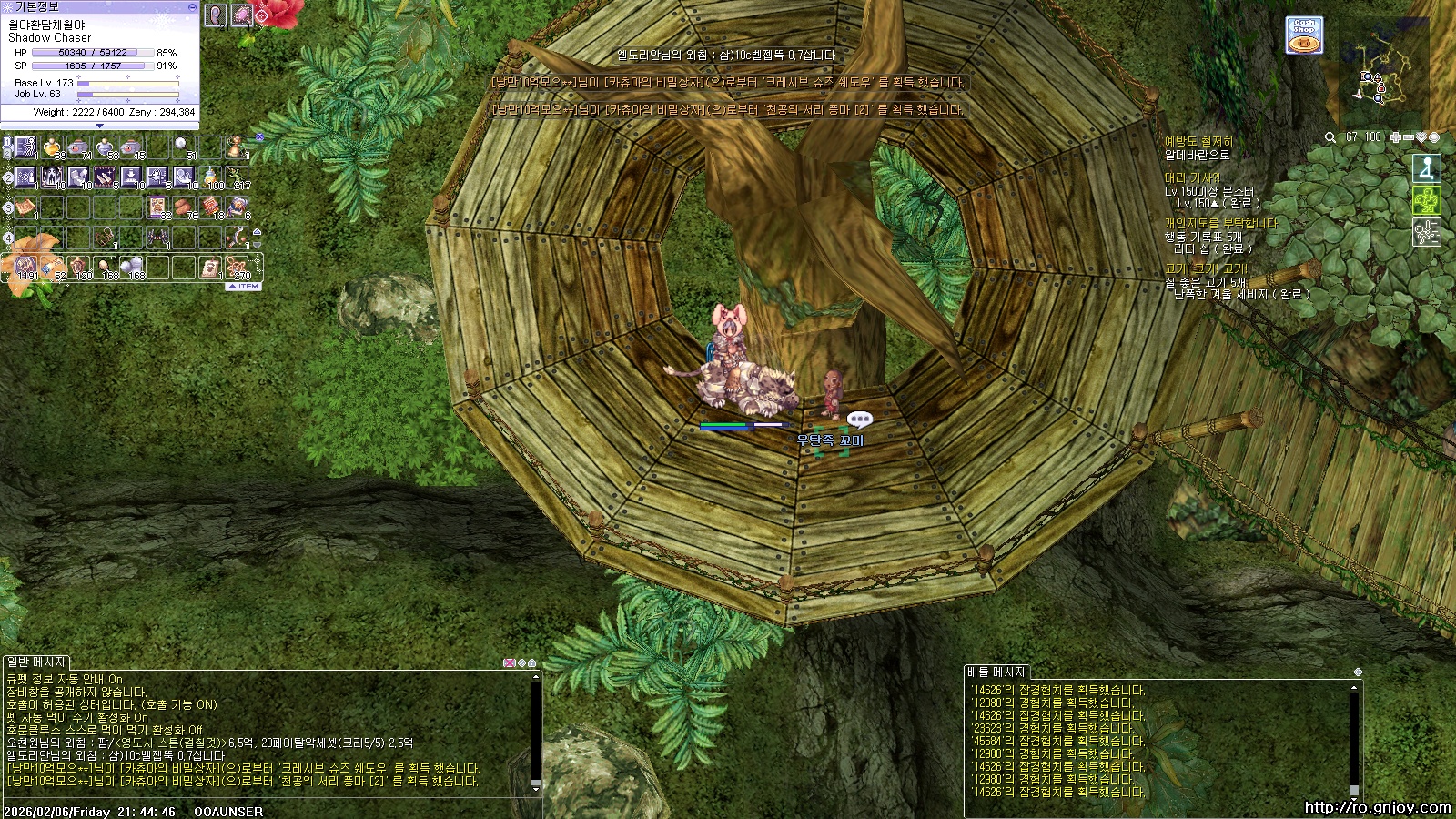The width and height of the screenshot is (1456, 819).
Task: Select the meat item with 76 count
Action: [185, 207]
